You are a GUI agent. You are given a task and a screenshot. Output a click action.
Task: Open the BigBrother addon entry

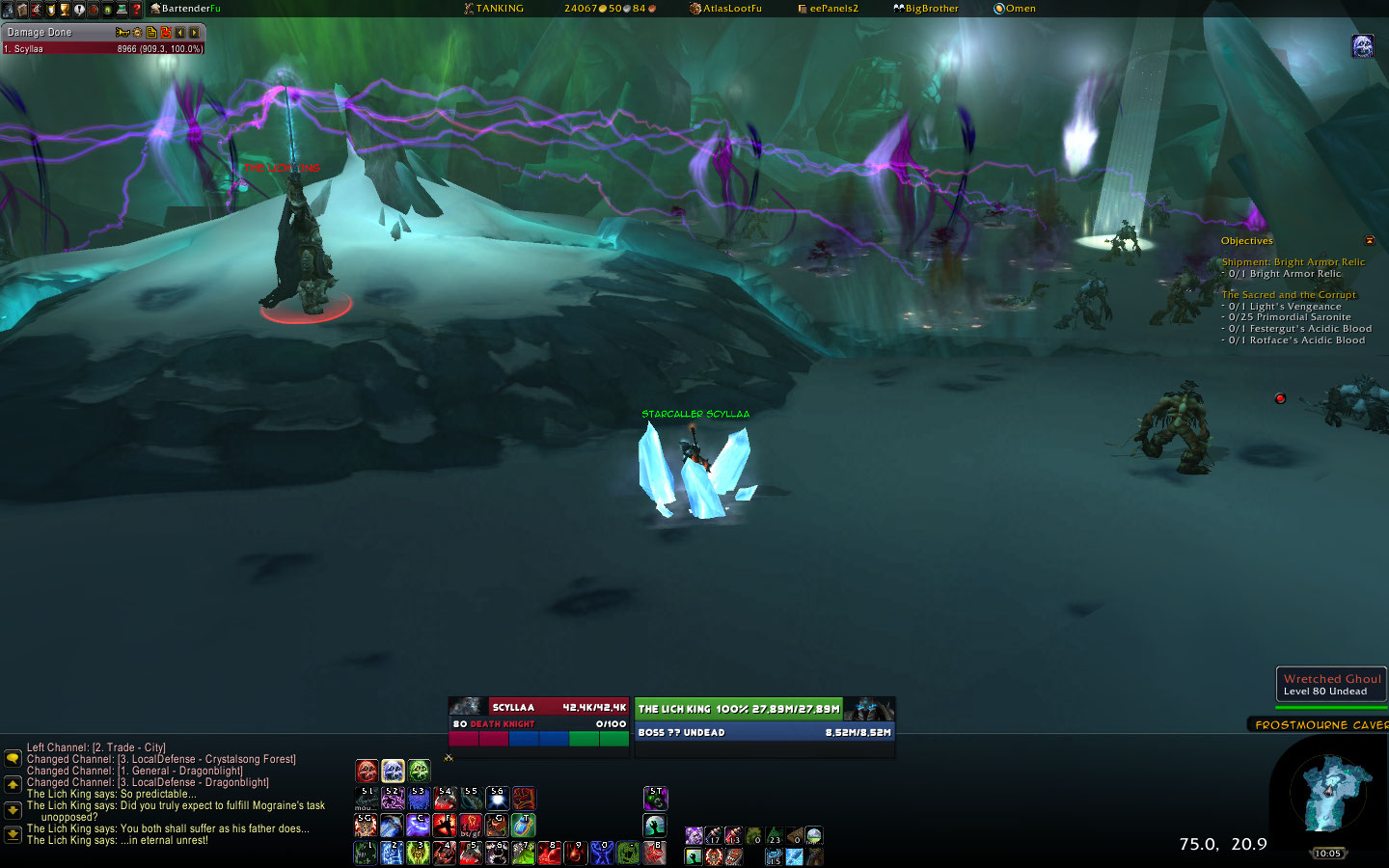click(x=930, y=9)
